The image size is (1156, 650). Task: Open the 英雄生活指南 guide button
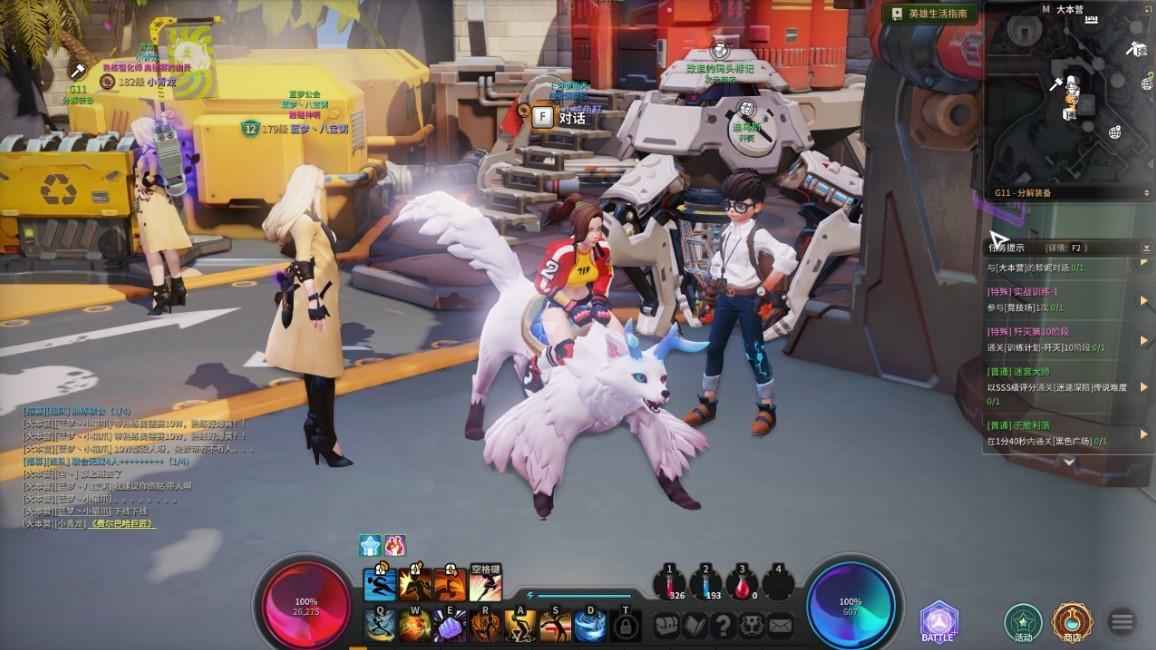[929, 14]
